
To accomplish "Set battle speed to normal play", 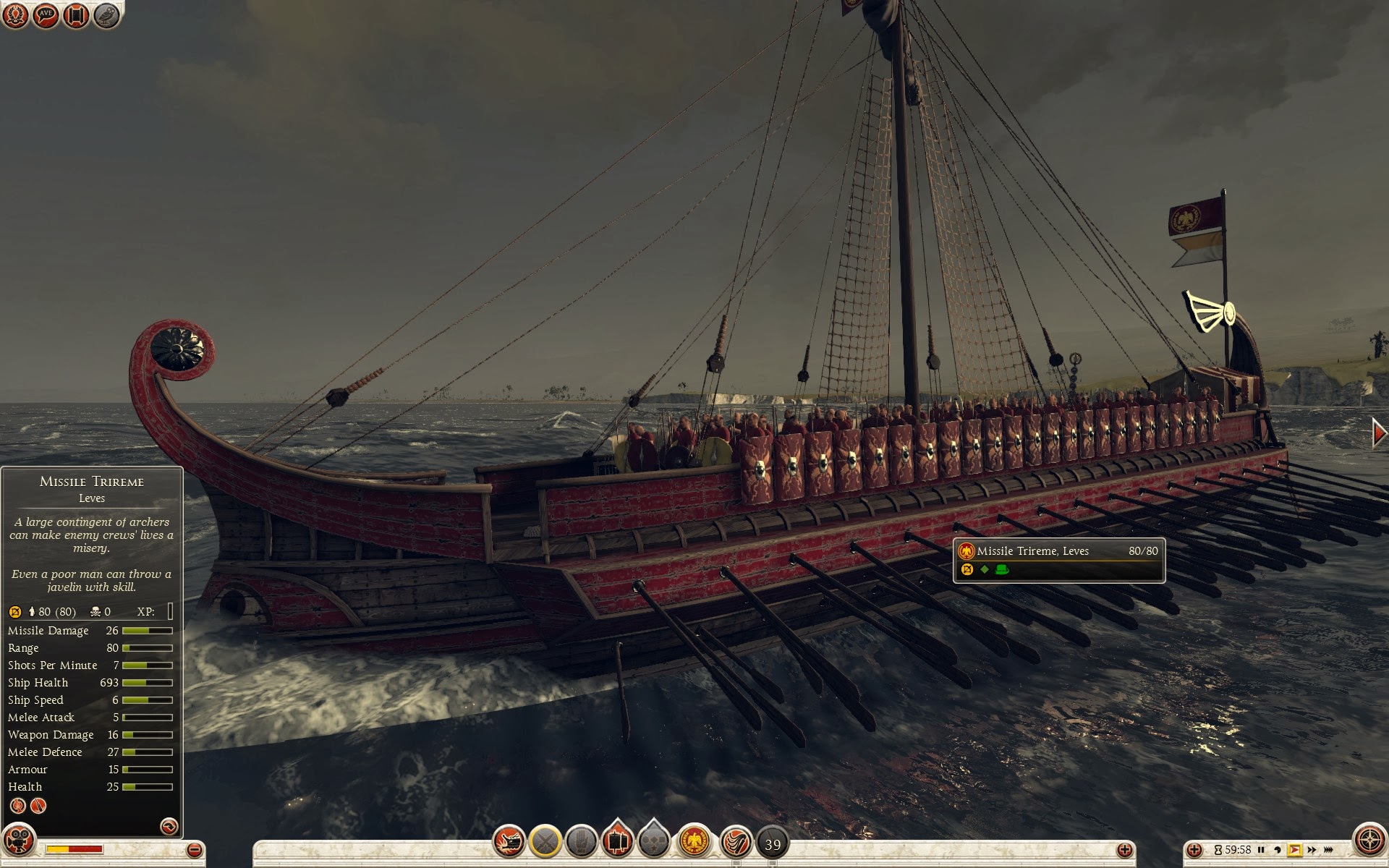I will [1294, 850].
